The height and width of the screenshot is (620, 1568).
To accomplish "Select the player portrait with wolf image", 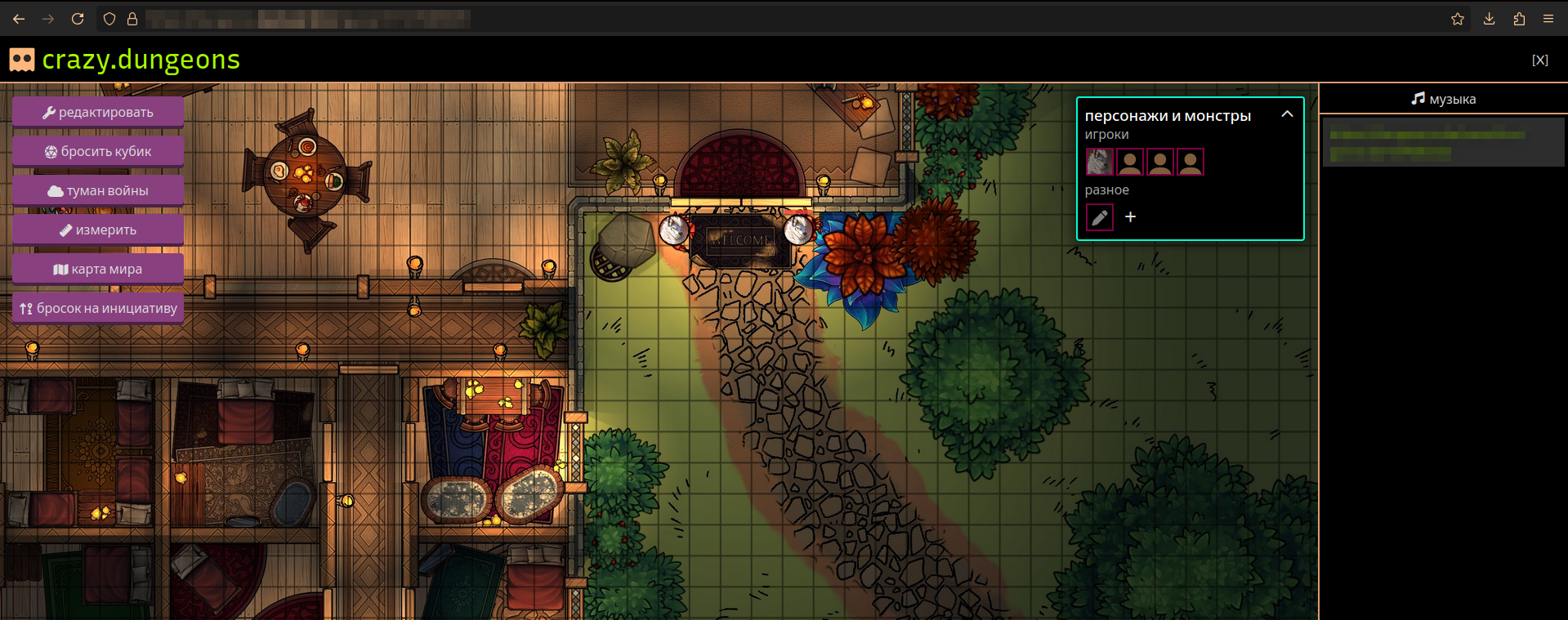I will click(1099, 162).
